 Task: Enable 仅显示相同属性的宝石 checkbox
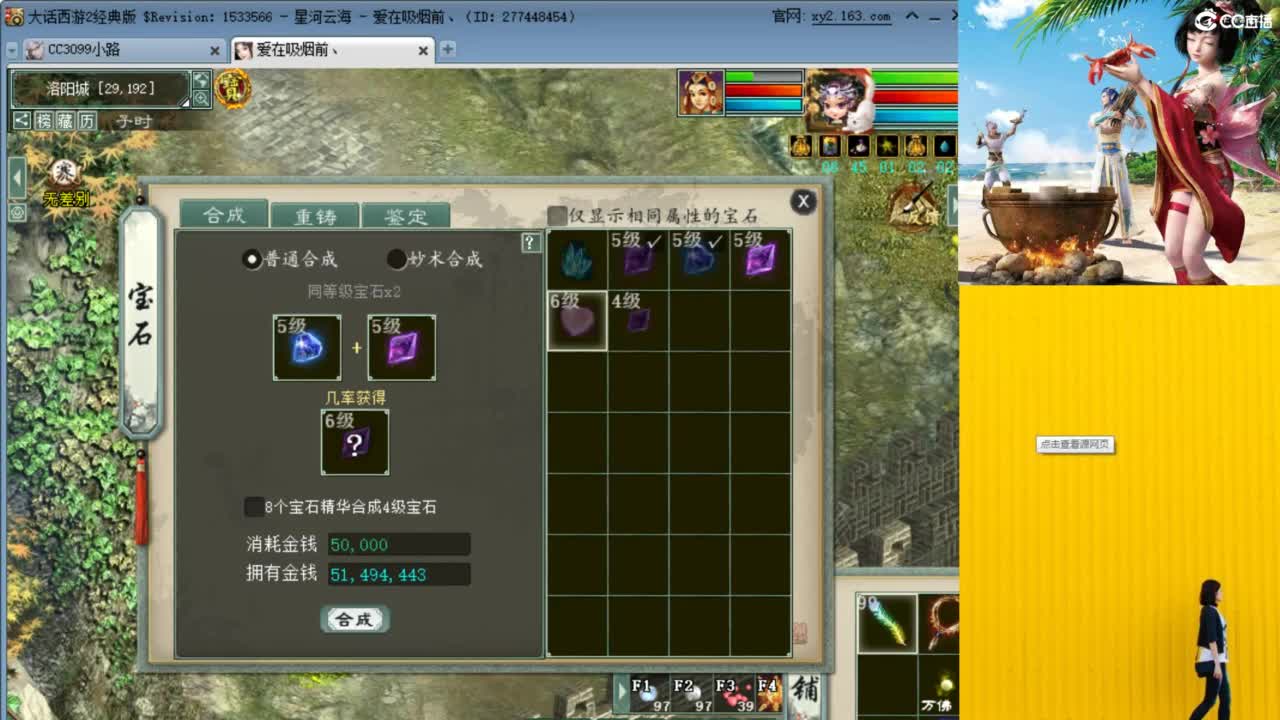[x=557, y=214]
